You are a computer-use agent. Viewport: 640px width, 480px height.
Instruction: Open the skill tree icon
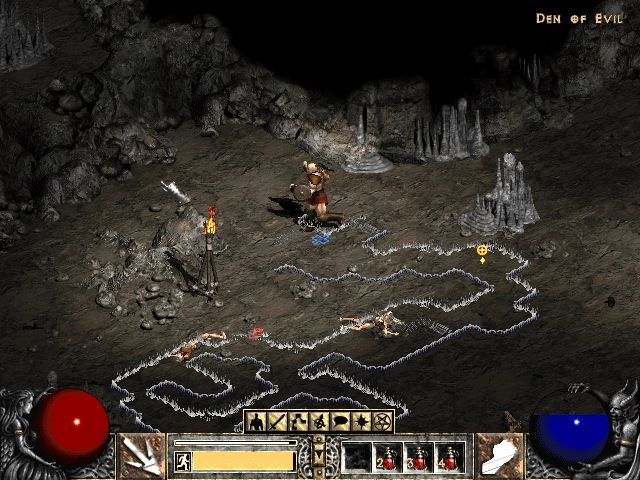coord(299,422)
